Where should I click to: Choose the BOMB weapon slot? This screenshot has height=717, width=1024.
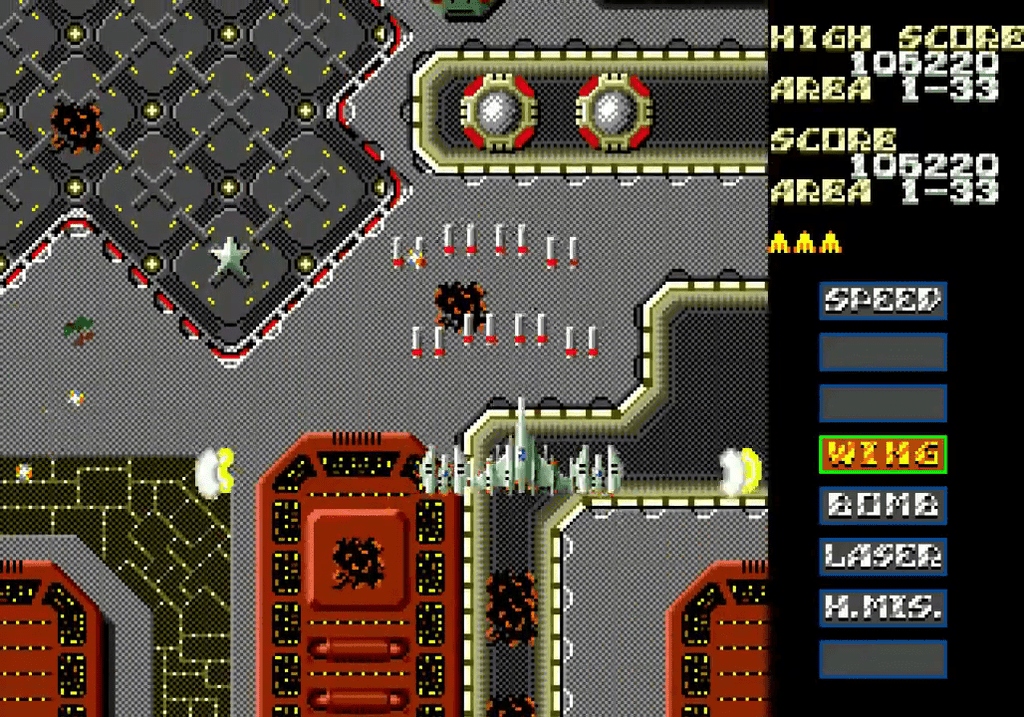(882, 505)
